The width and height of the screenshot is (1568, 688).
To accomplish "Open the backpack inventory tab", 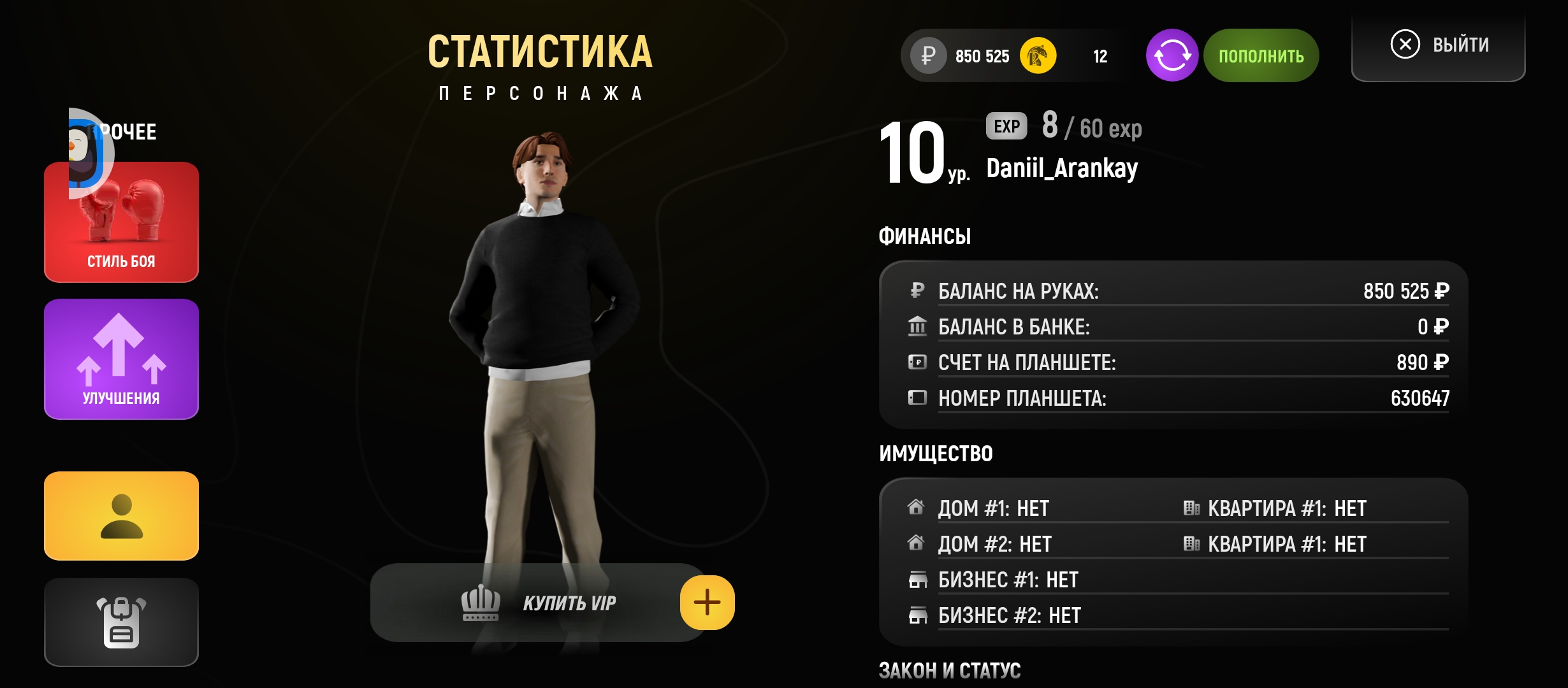I will [x=121, y=622].
